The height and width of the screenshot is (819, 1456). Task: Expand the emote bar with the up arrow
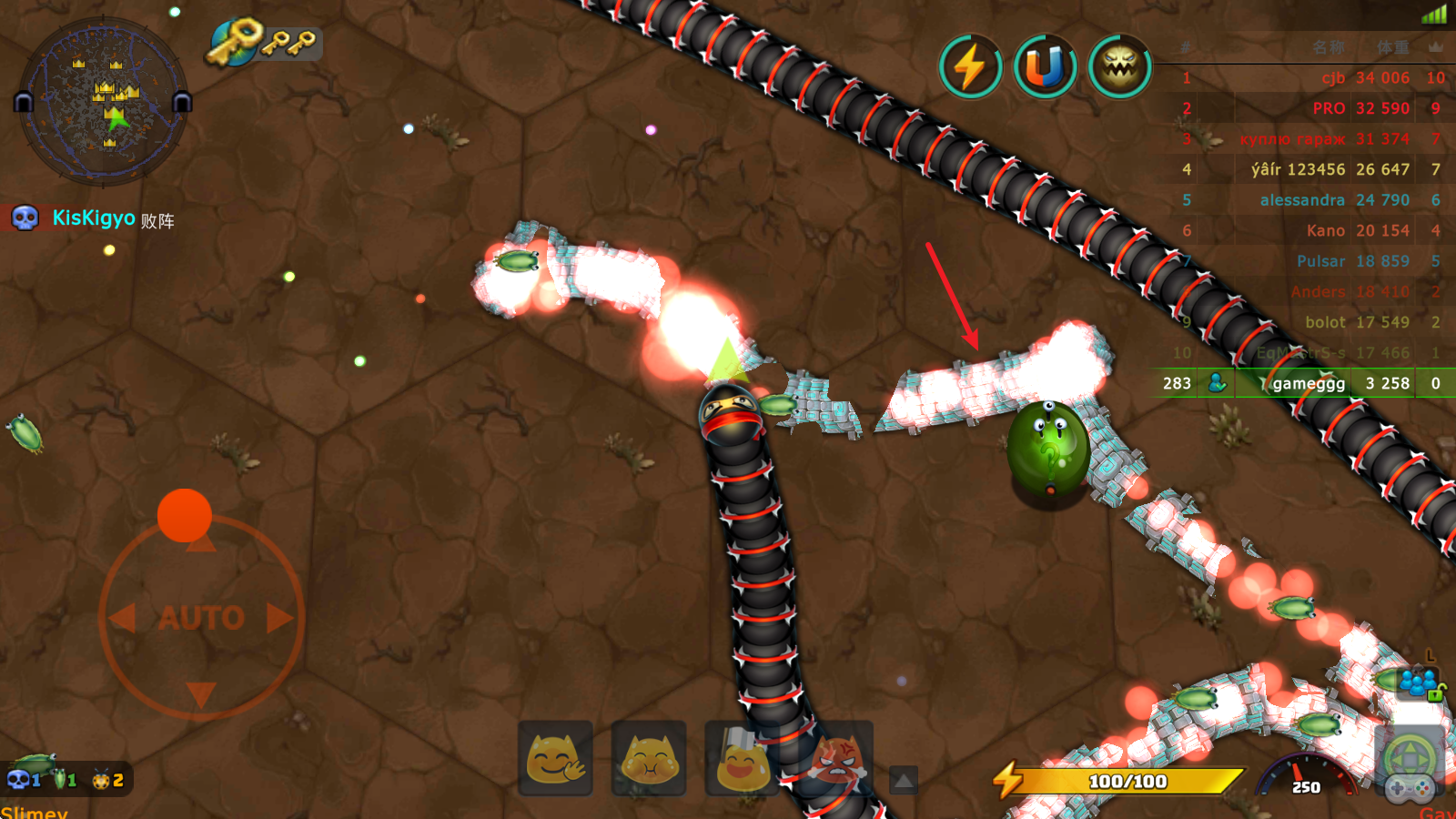(903, 780)
